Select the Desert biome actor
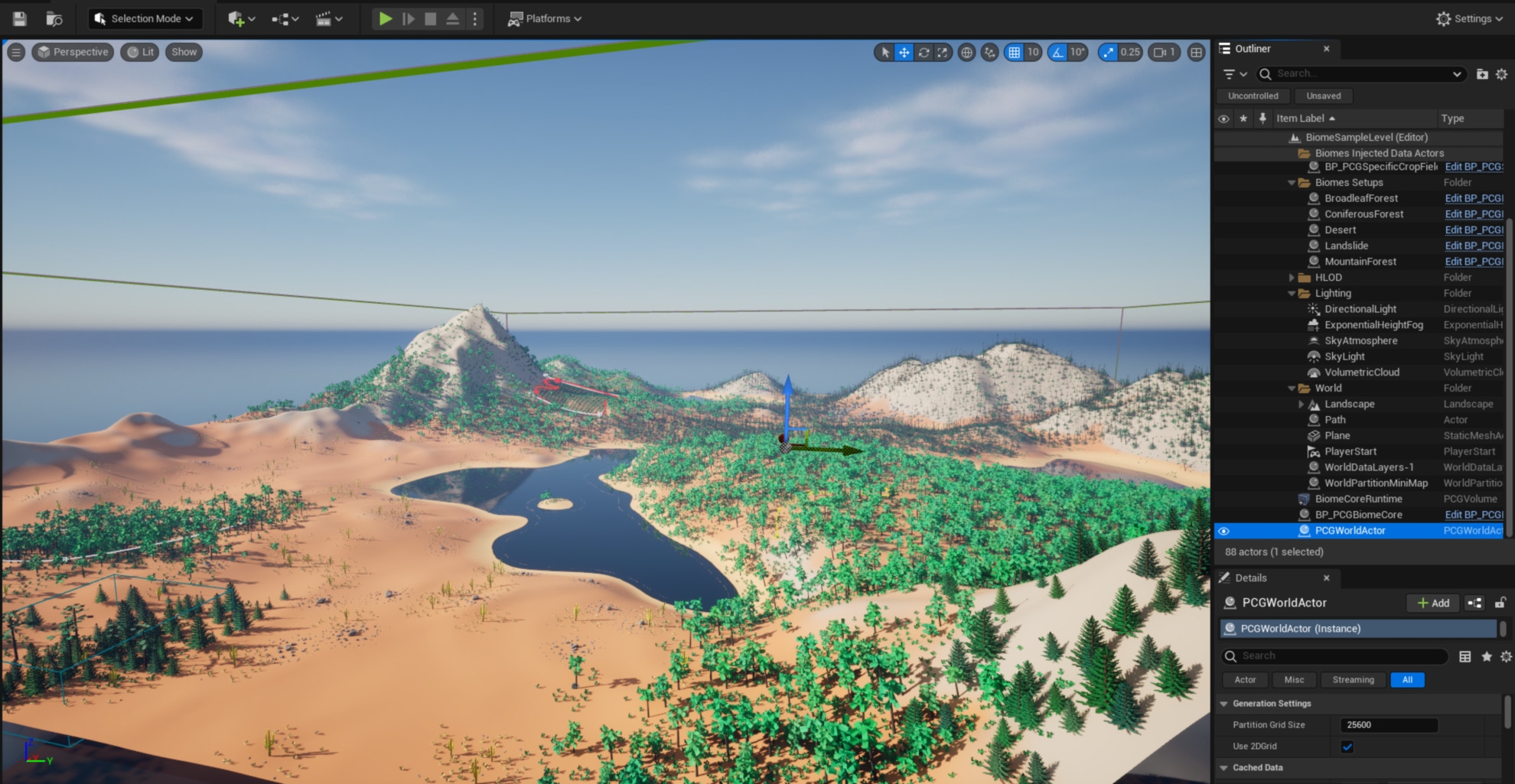Viewport: 1515px width, 784px height. pyautogui.click(x=1340, y=229)
